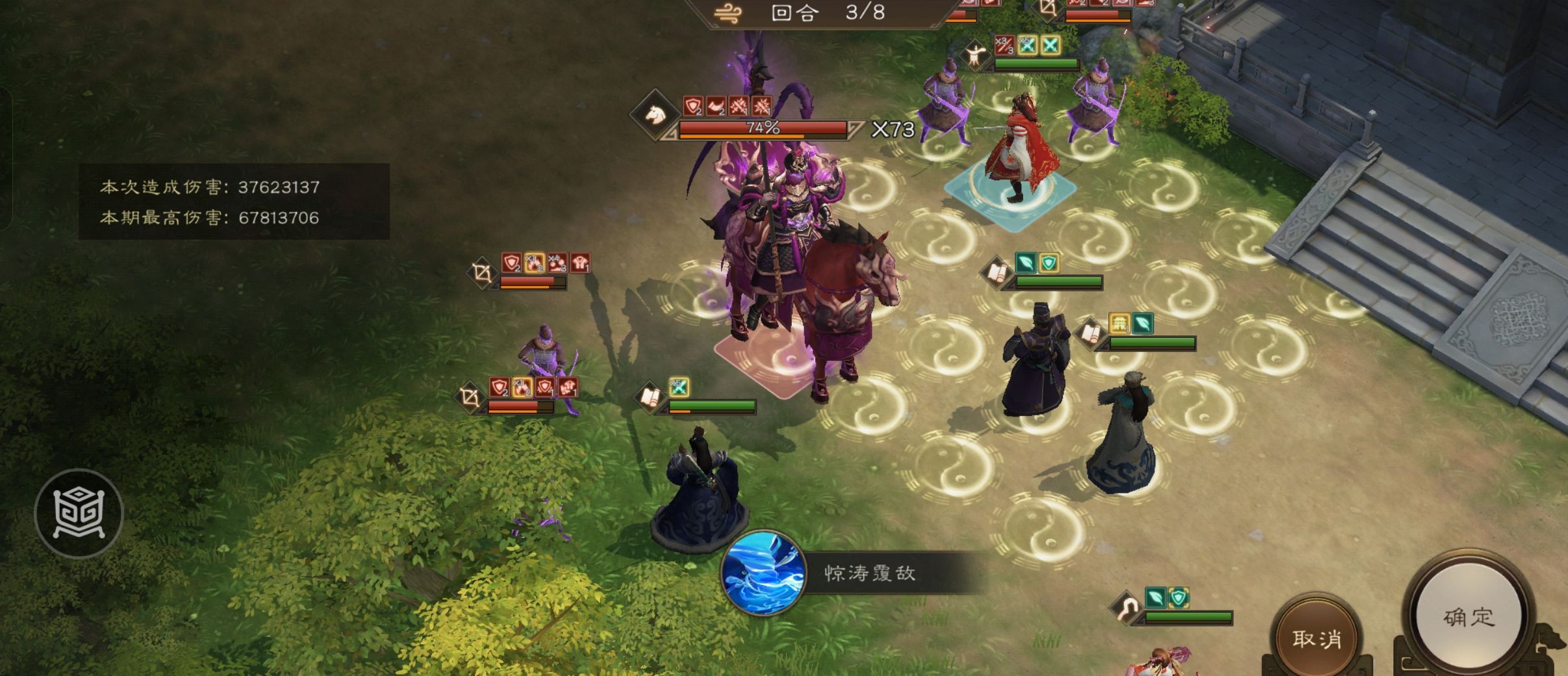Screen dimensions: 1568x676
Task: Click the boss's 74% health bar
Action: click(763, 129)
